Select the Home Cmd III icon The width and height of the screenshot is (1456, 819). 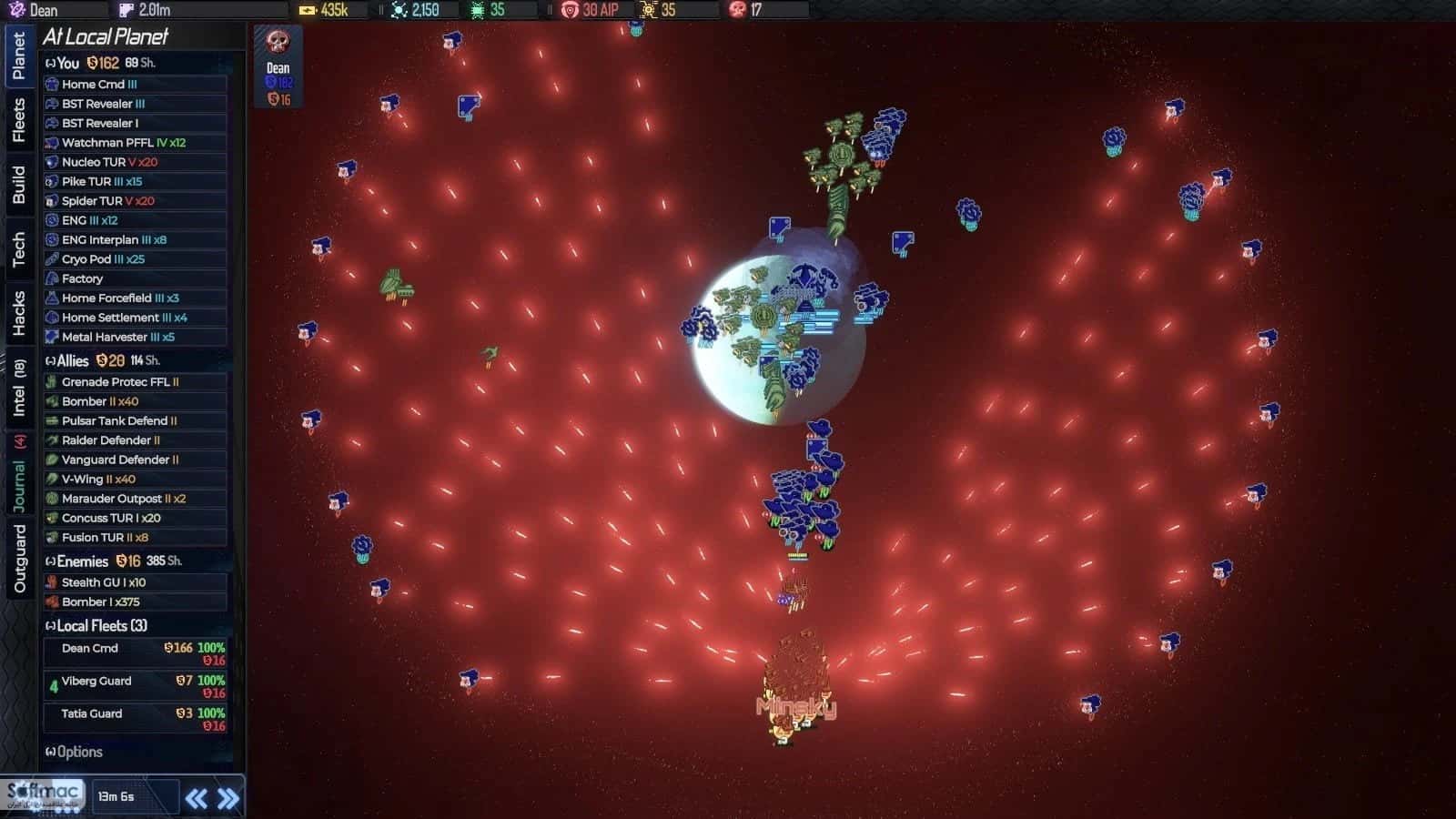(53, 83)
